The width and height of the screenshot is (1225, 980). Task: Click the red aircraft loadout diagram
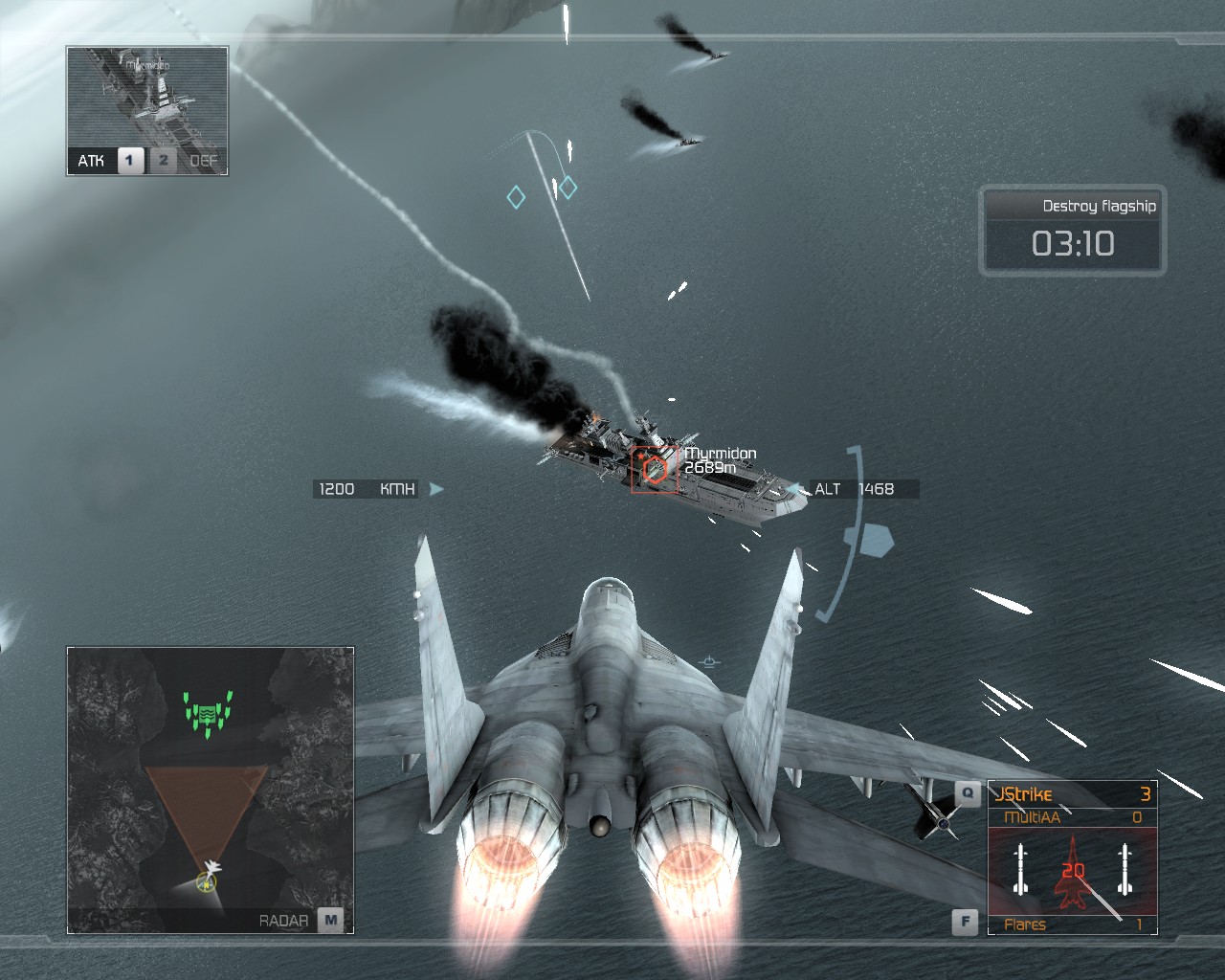tap(1072, 871)
